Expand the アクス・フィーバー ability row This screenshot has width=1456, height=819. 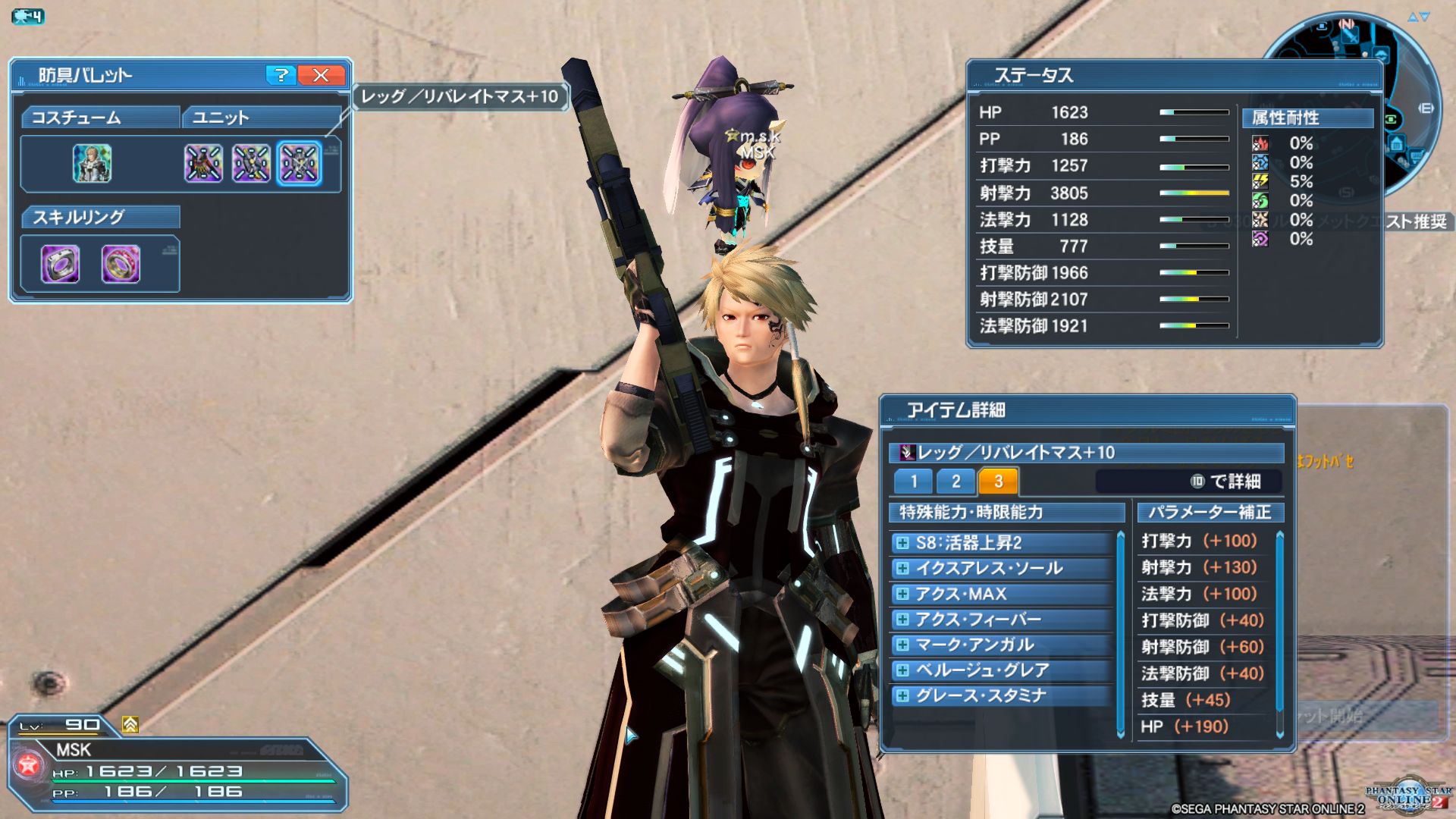pyautogui.click(x=902, y=620)
